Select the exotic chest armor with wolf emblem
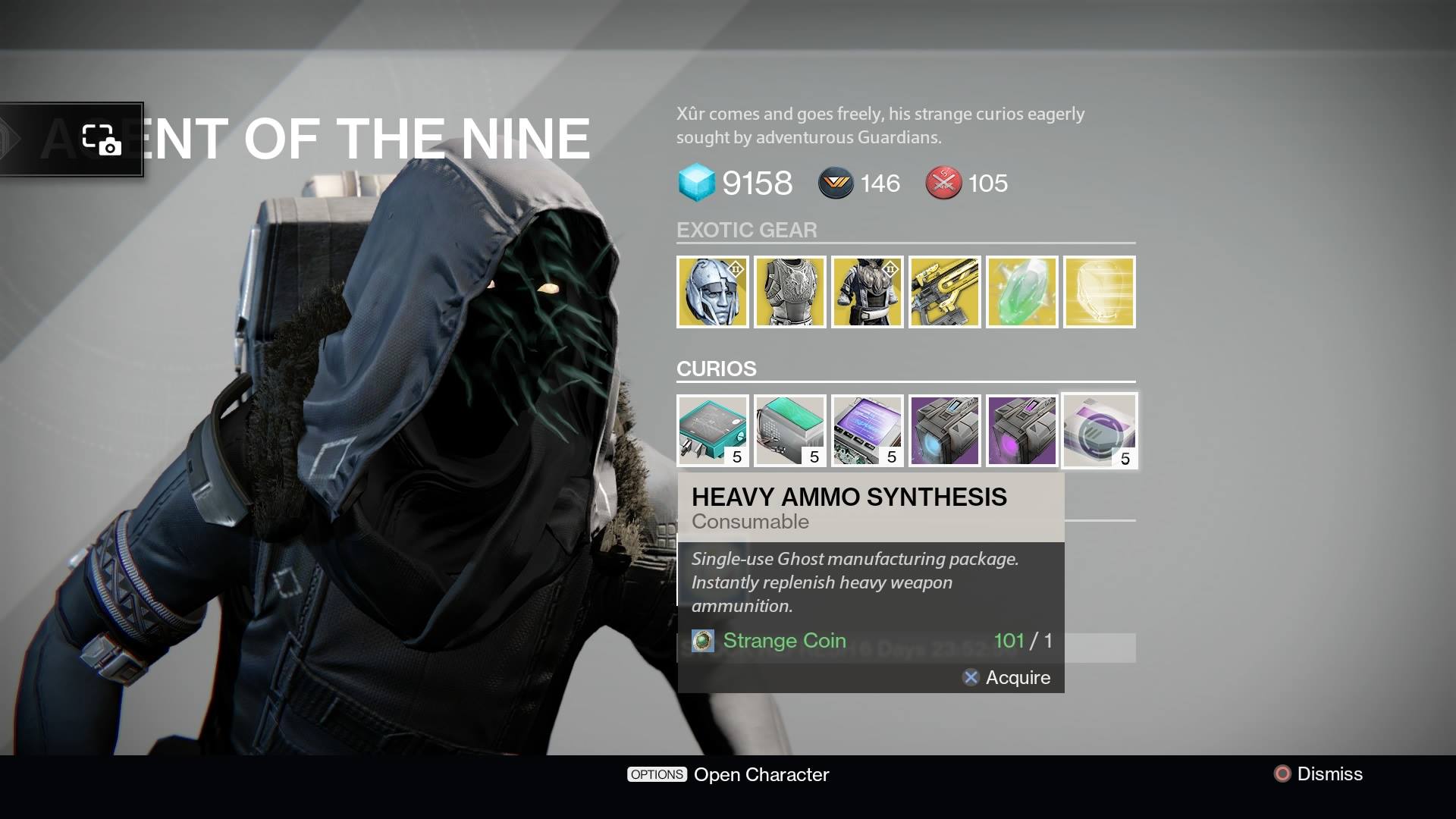 (790, 292)
